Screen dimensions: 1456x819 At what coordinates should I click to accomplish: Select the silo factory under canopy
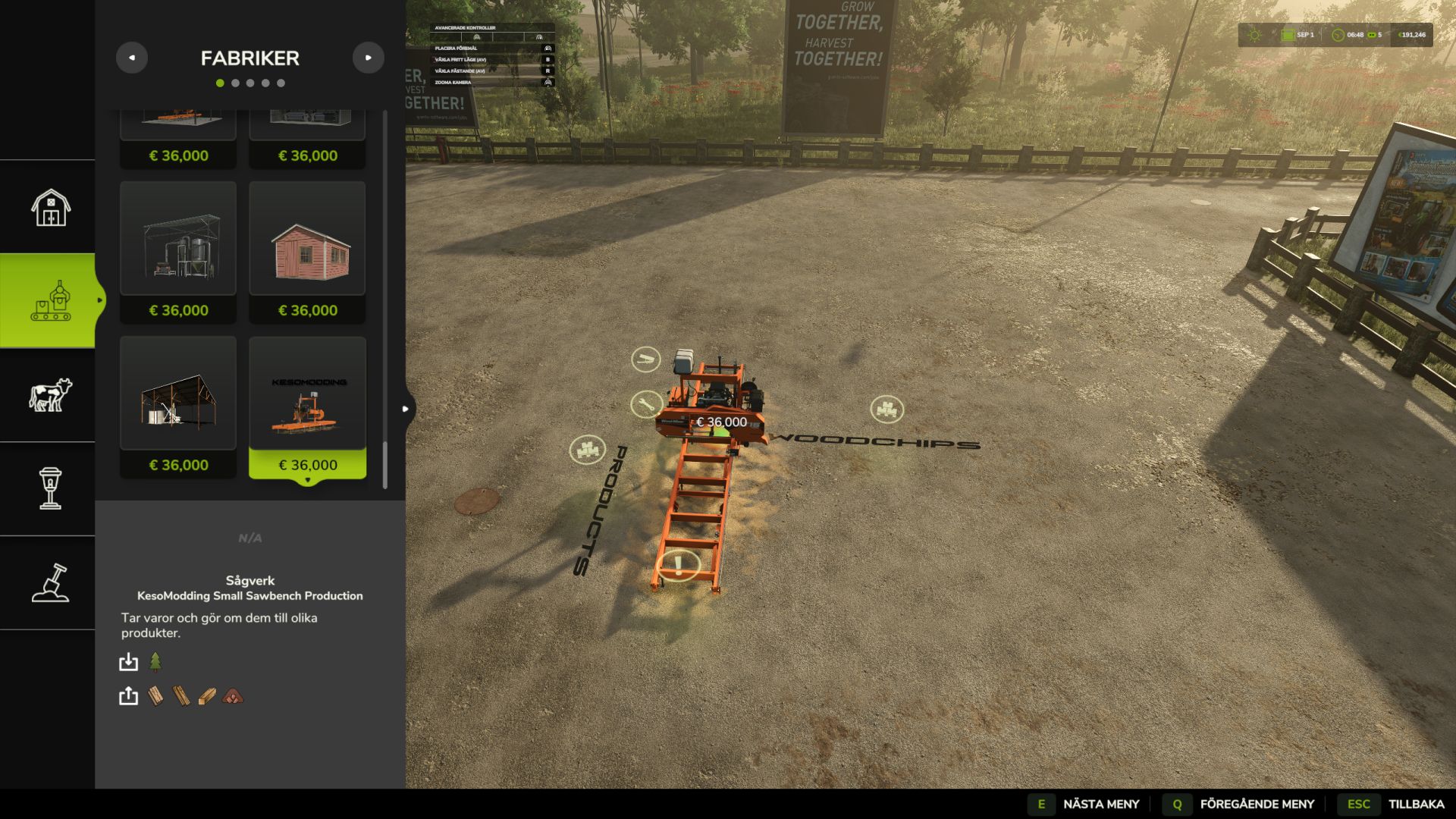(178, 252)
